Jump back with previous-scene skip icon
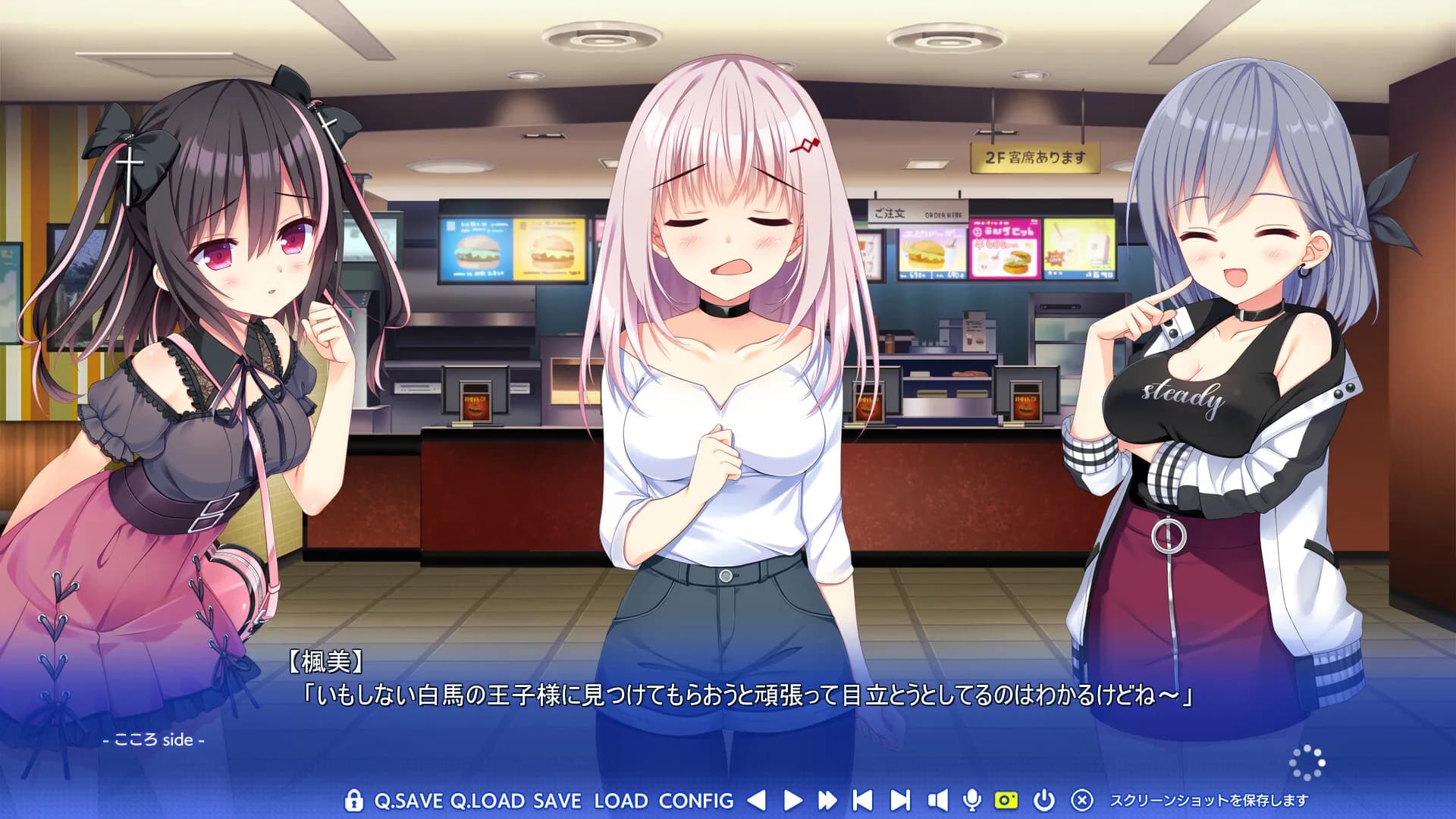The width and height of the screenshot is (1456, 819). pyautogui.click(x=864, y=800)
